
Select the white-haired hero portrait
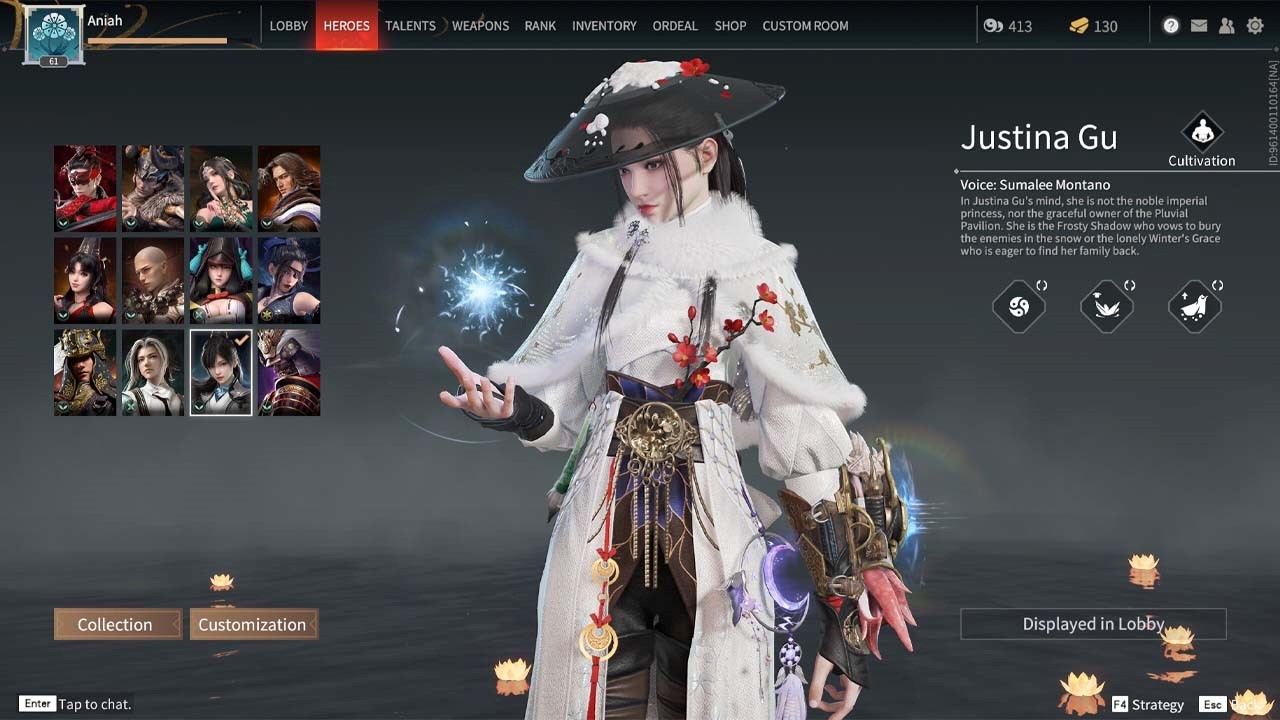click(153, 372)
